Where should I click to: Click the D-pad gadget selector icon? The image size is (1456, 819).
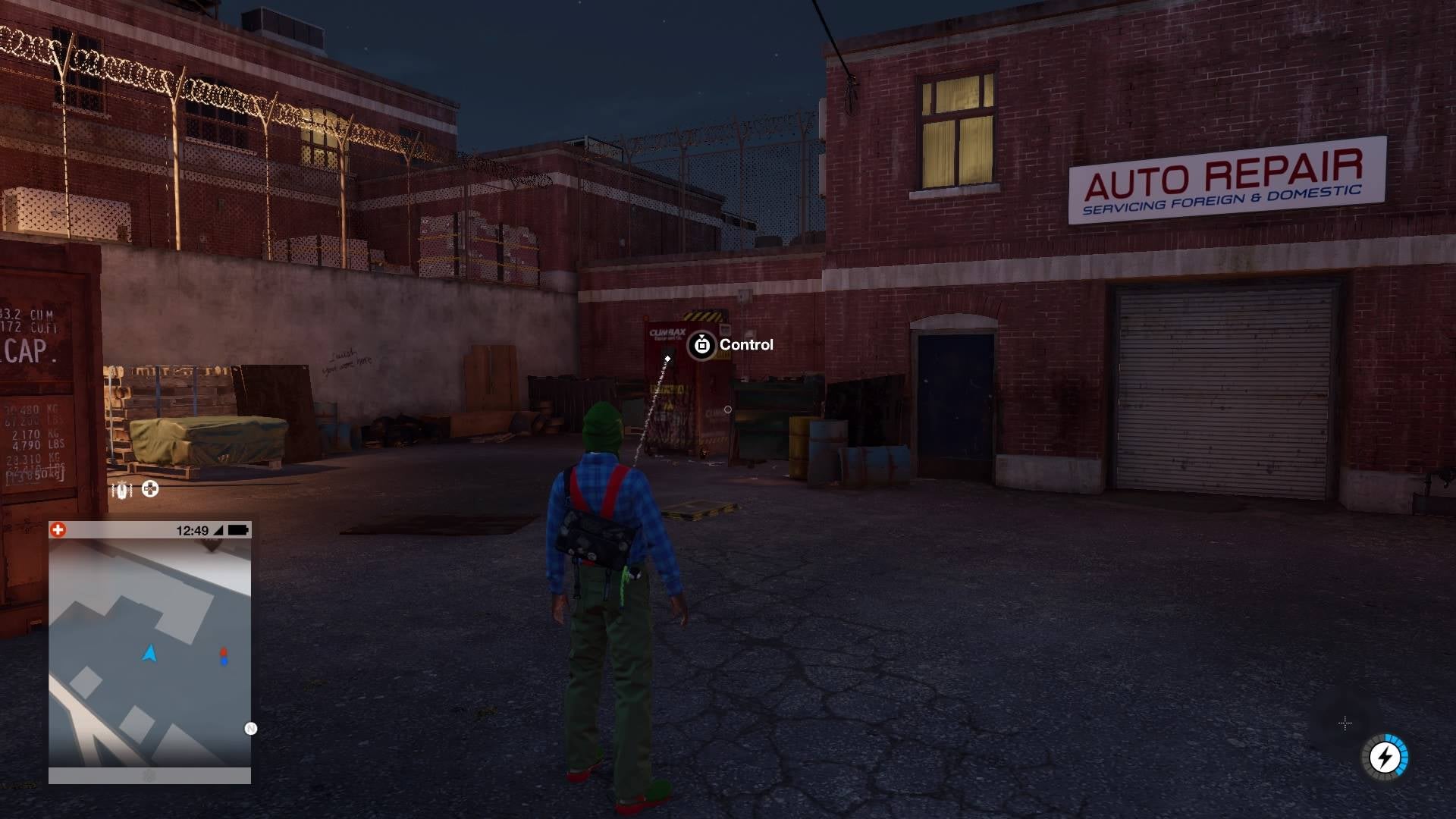[151, 489]
